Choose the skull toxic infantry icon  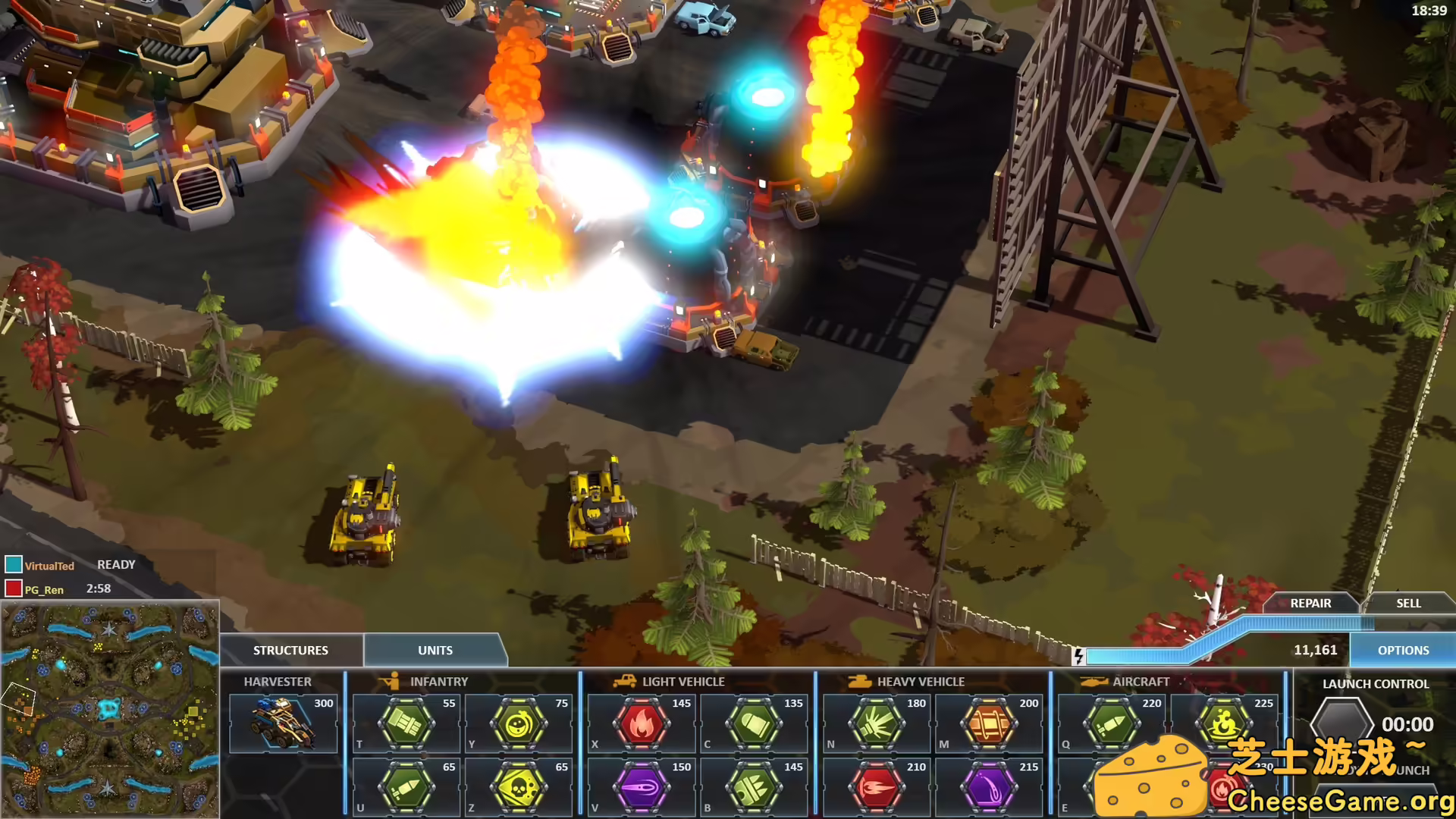(519, 787)
